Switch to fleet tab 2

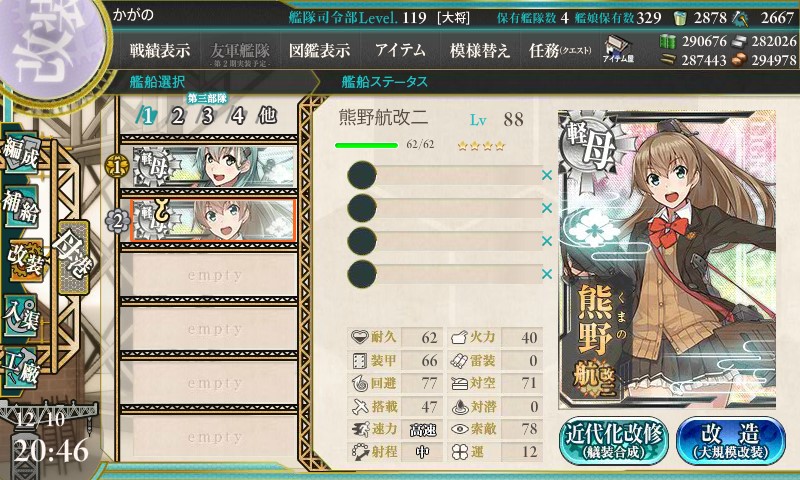(177, 114)
